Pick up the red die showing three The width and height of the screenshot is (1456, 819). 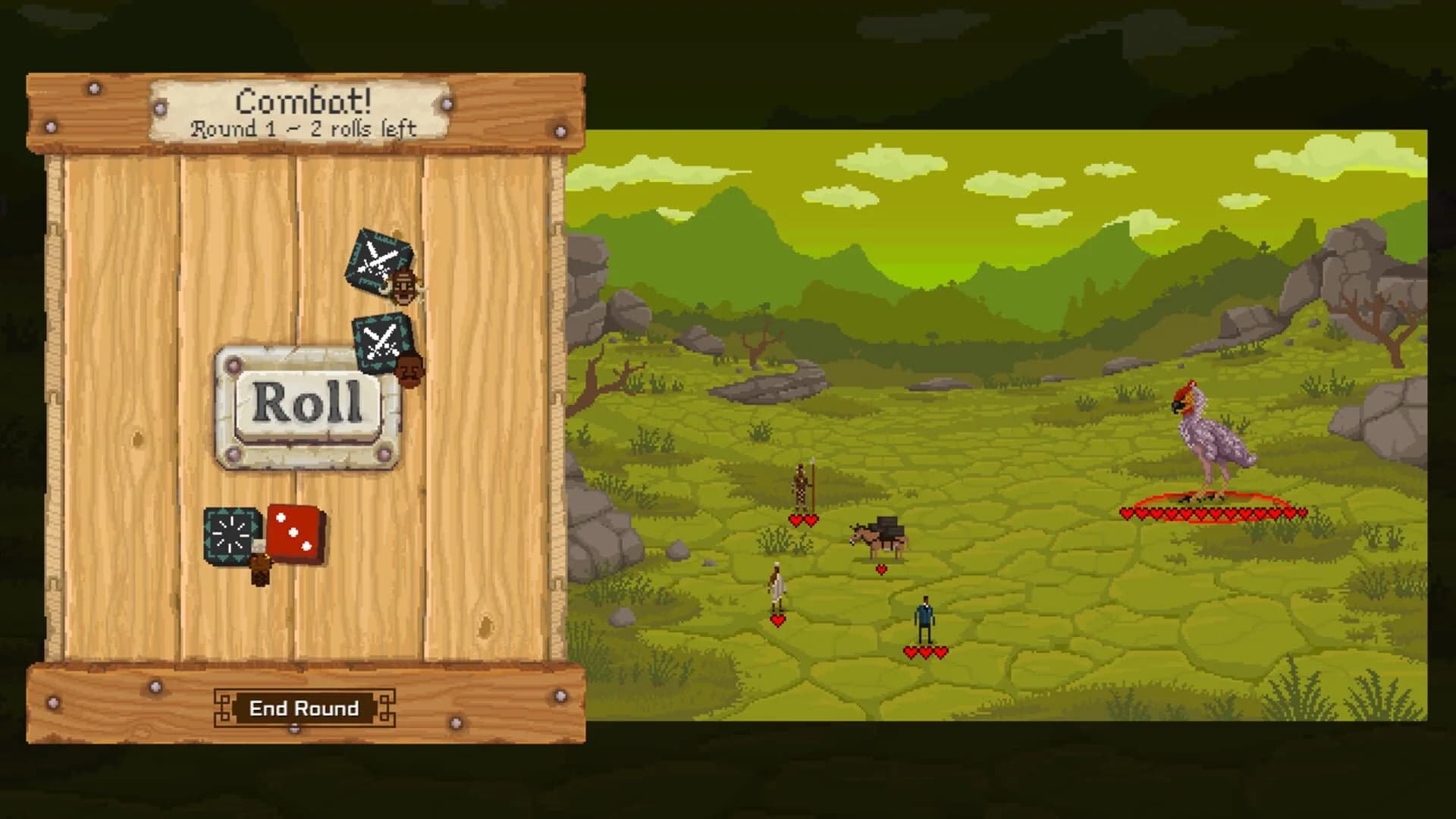pyautogui.click(x=294, y=535)
